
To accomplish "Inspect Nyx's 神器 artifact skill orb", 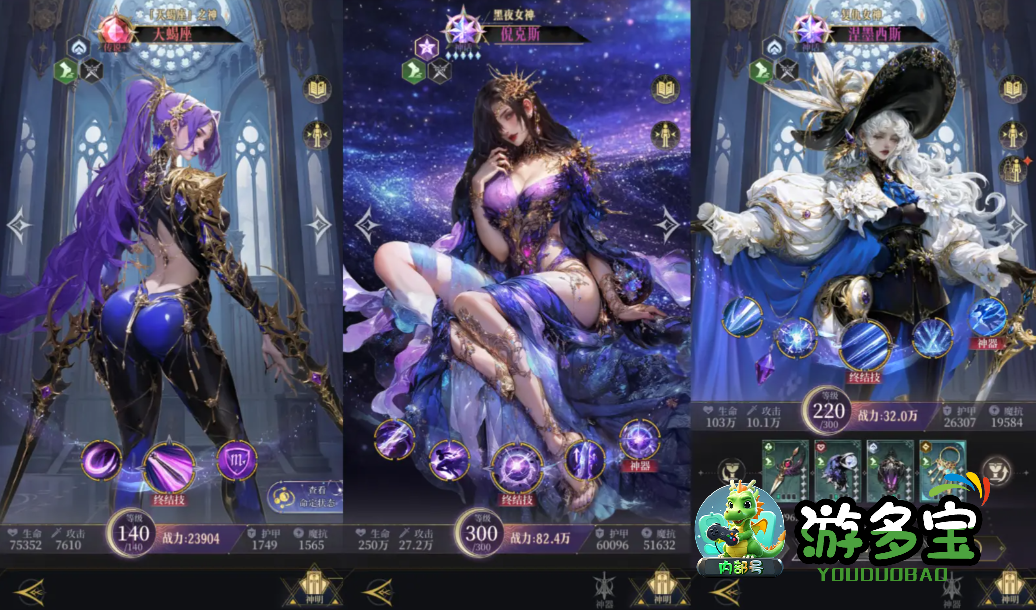I will 640,441.
